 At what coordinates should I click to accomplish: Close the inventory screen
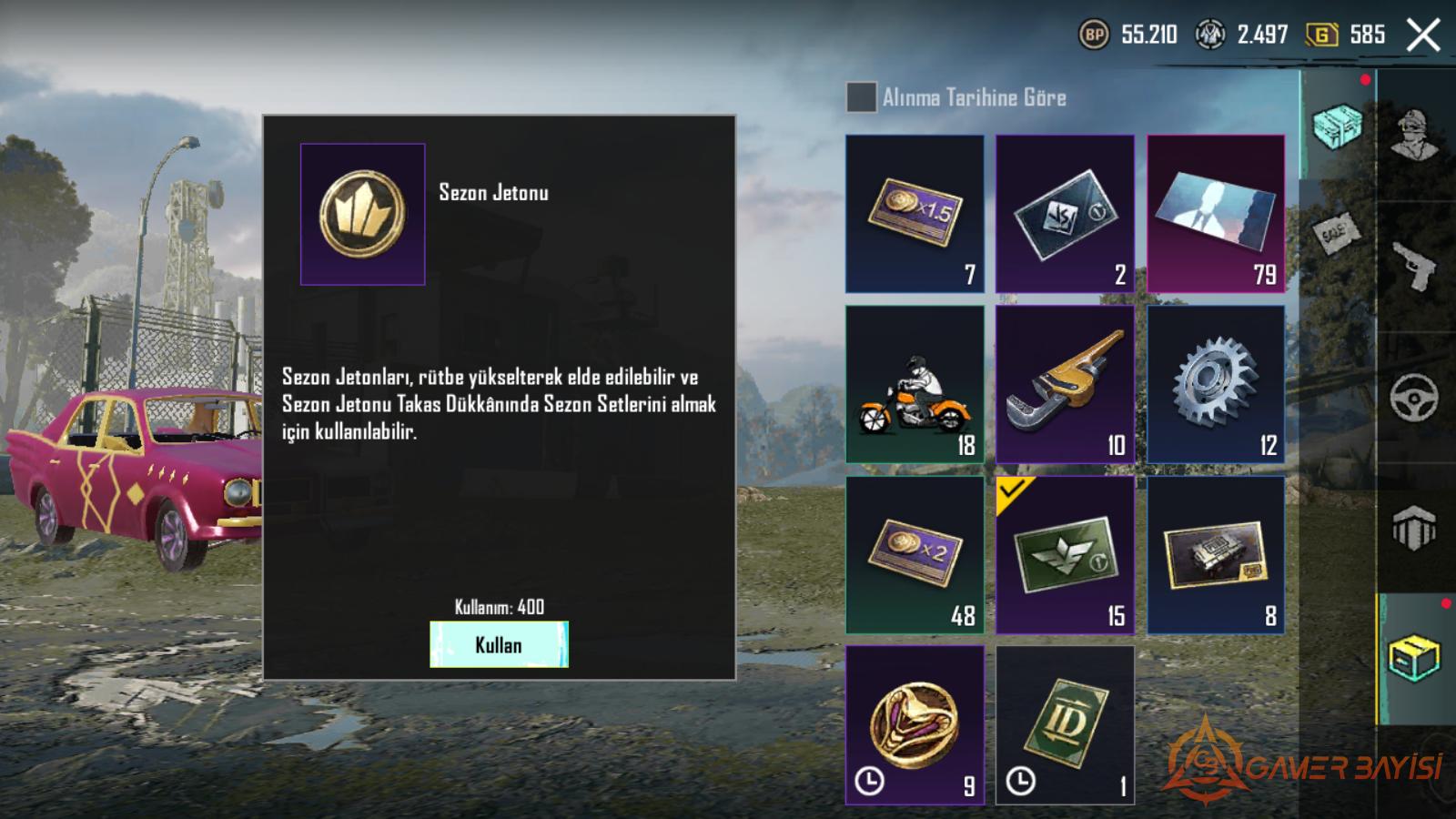[x=1423, y=35]
